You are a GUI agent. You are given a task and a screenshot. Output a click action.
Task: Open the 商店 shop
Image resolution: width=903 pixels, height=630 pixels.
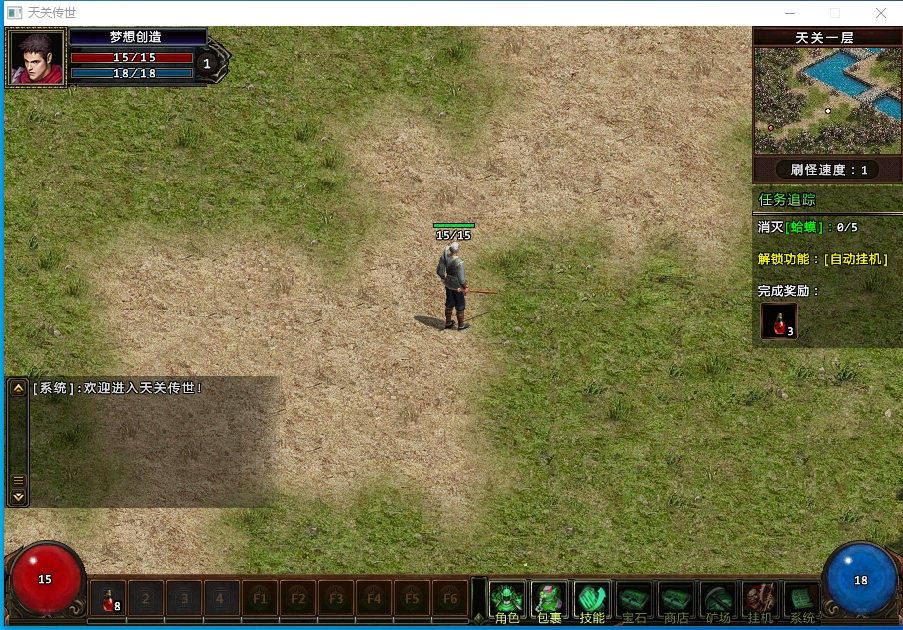pos(676,600)
